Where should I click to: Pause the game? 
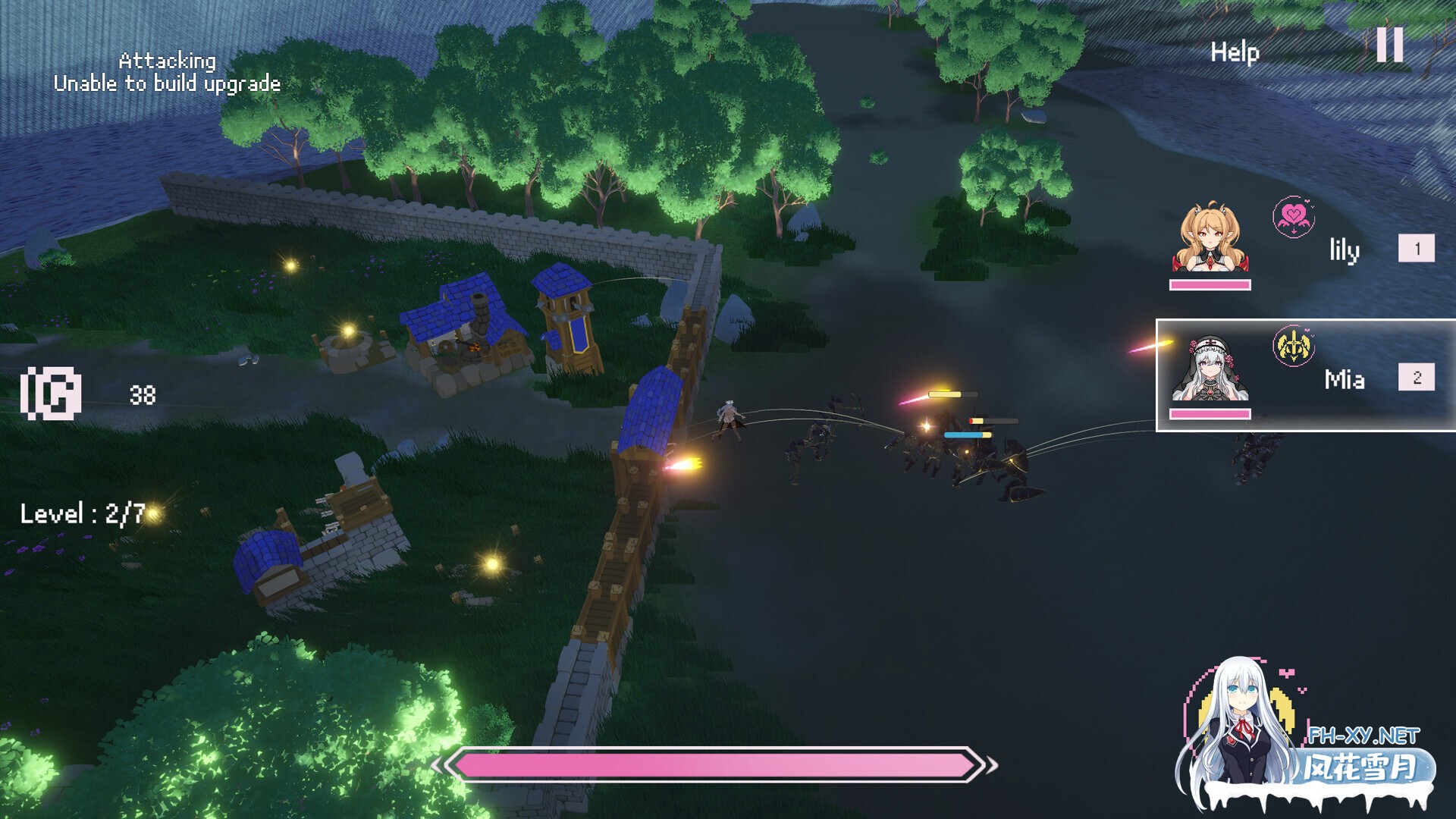coord(1390,45)
